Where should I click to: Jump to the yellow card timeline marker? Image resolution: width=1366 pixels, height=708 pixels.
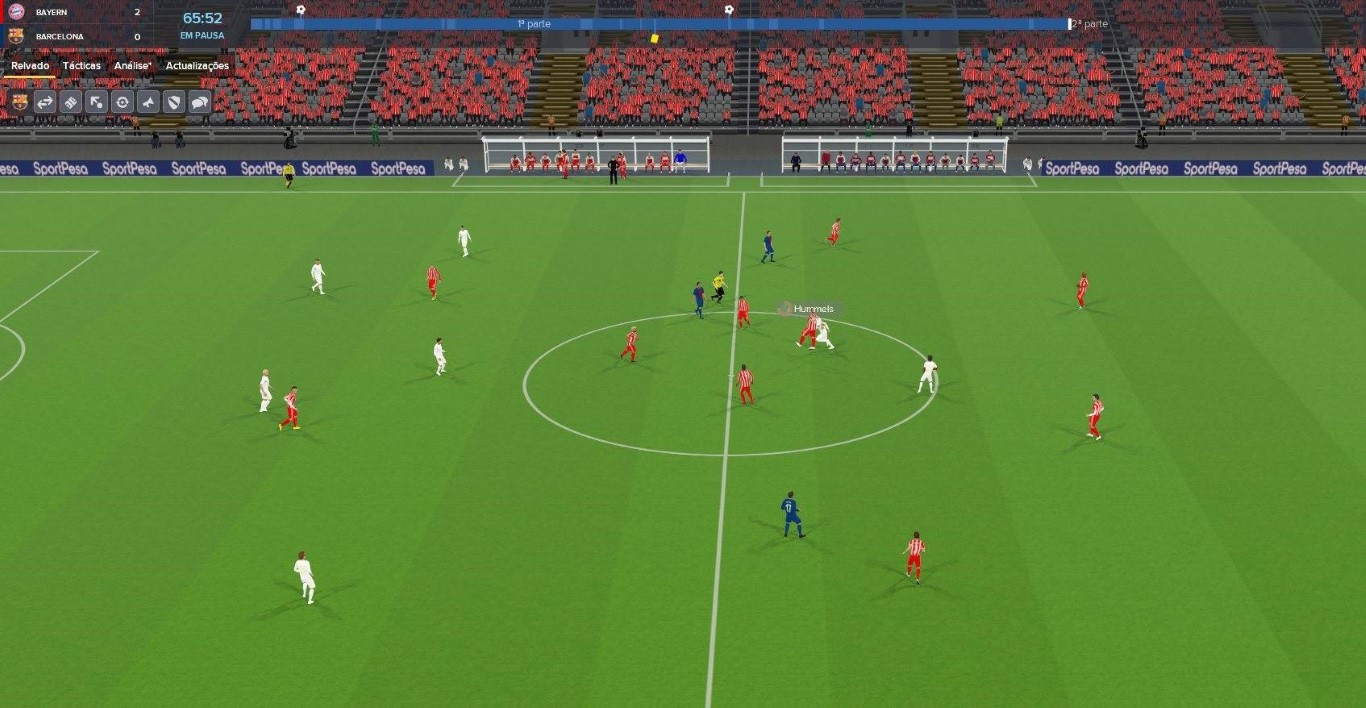(654, 38)
